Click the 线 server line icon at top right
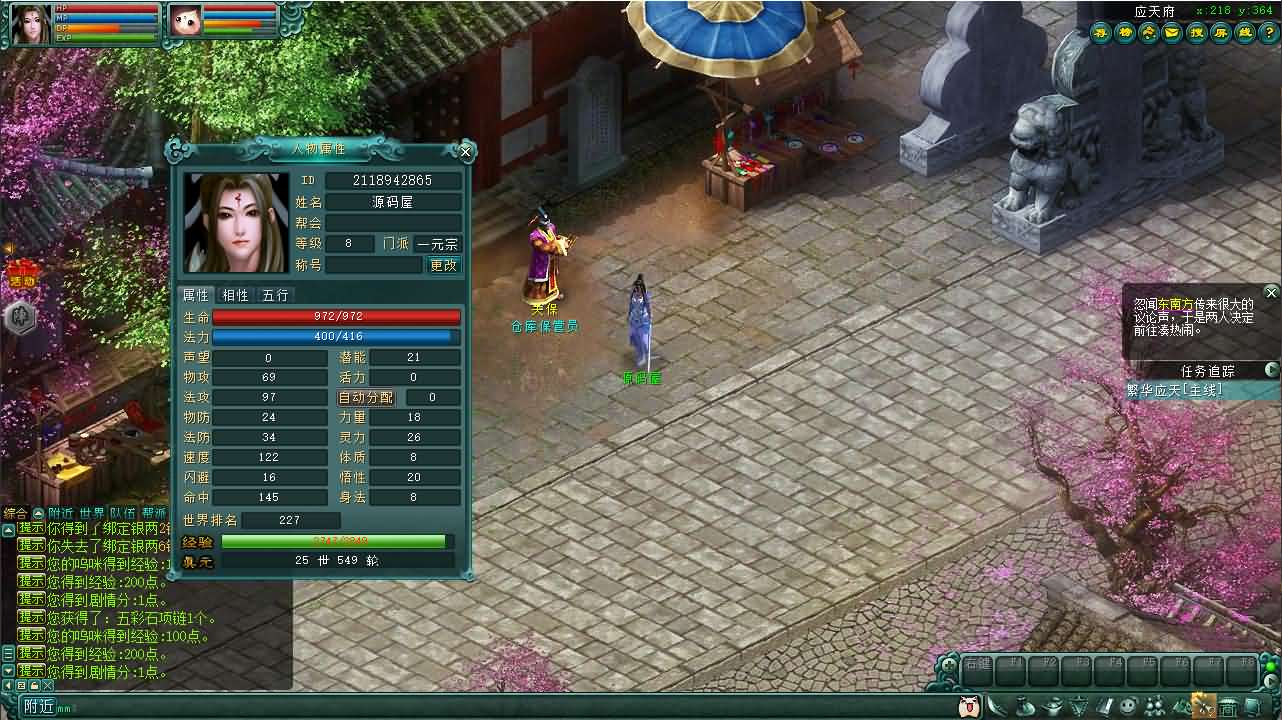 [1245, 33]
